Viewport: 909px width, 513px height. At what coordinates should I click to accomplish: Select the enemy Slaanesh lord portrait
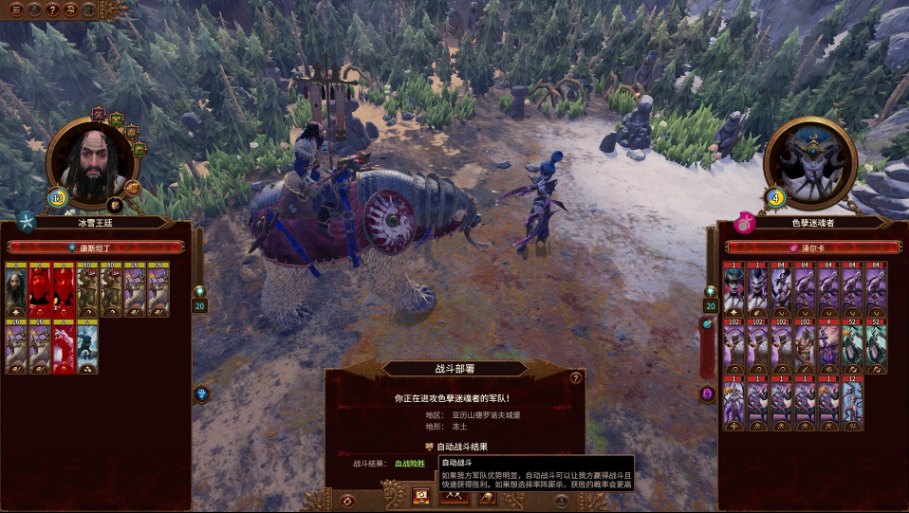810,160
